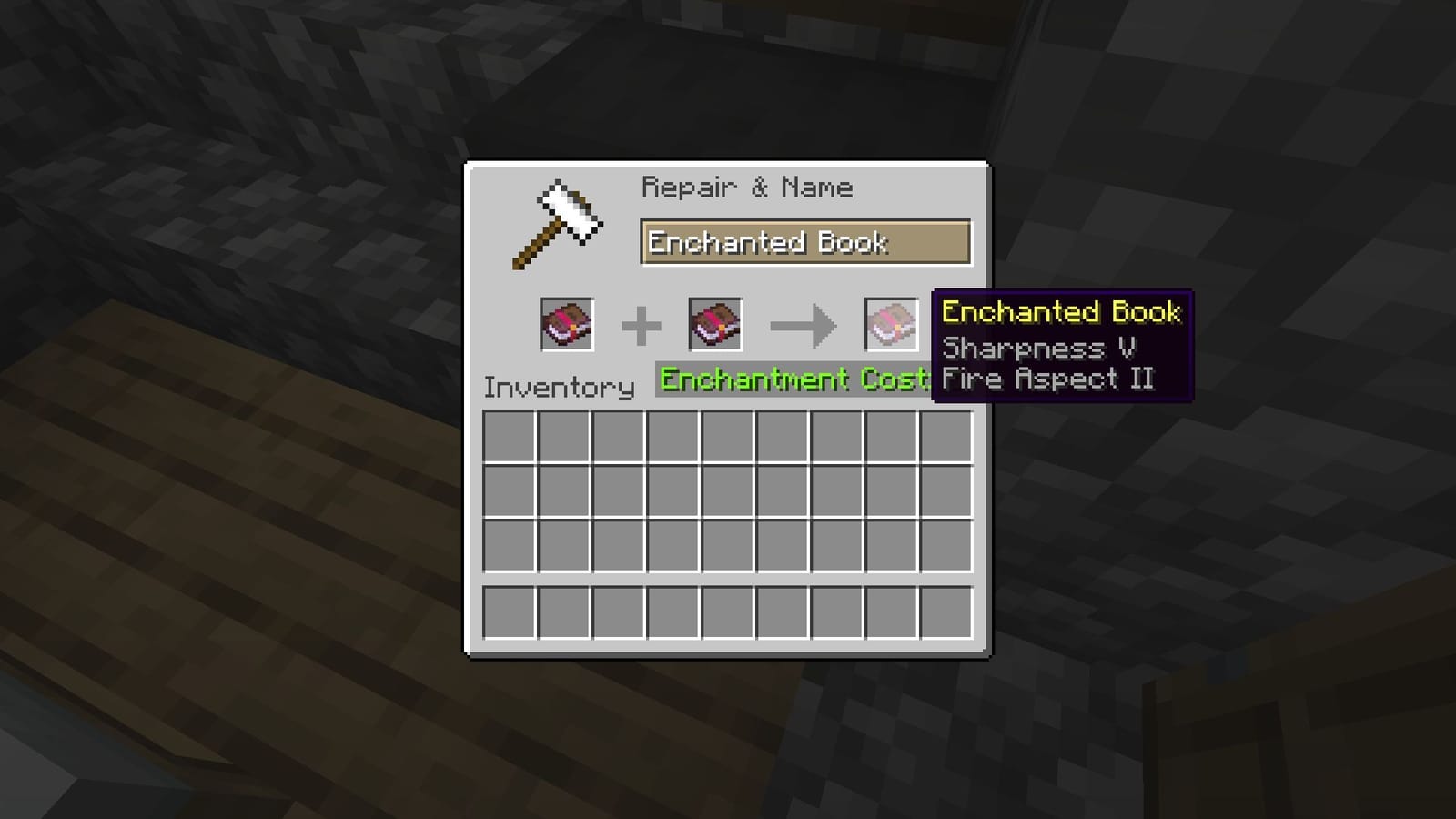Click the Inventory section label
The width and height of the screenshot is (1456, 819).
coord(559,387)
